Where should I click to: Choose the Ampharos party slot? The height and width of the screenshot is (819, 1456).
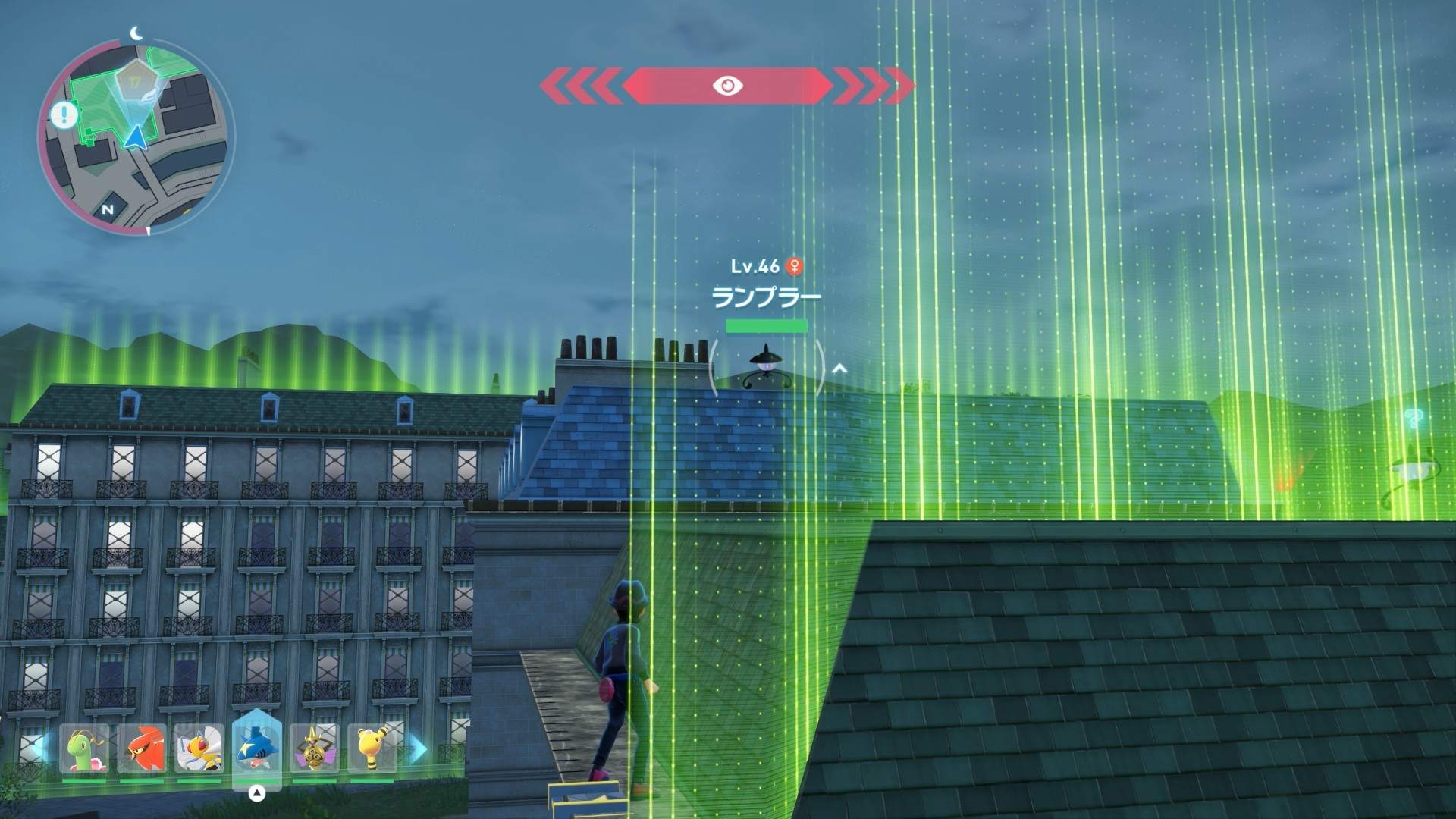pos(372,748)
